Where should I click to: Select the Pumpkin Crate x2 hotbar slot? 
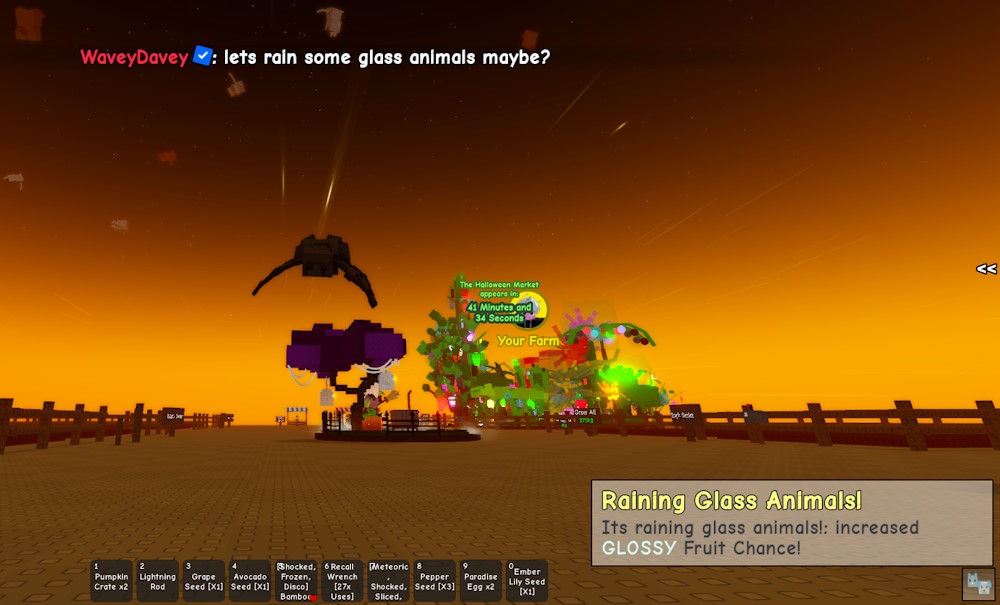pos(111,581)
